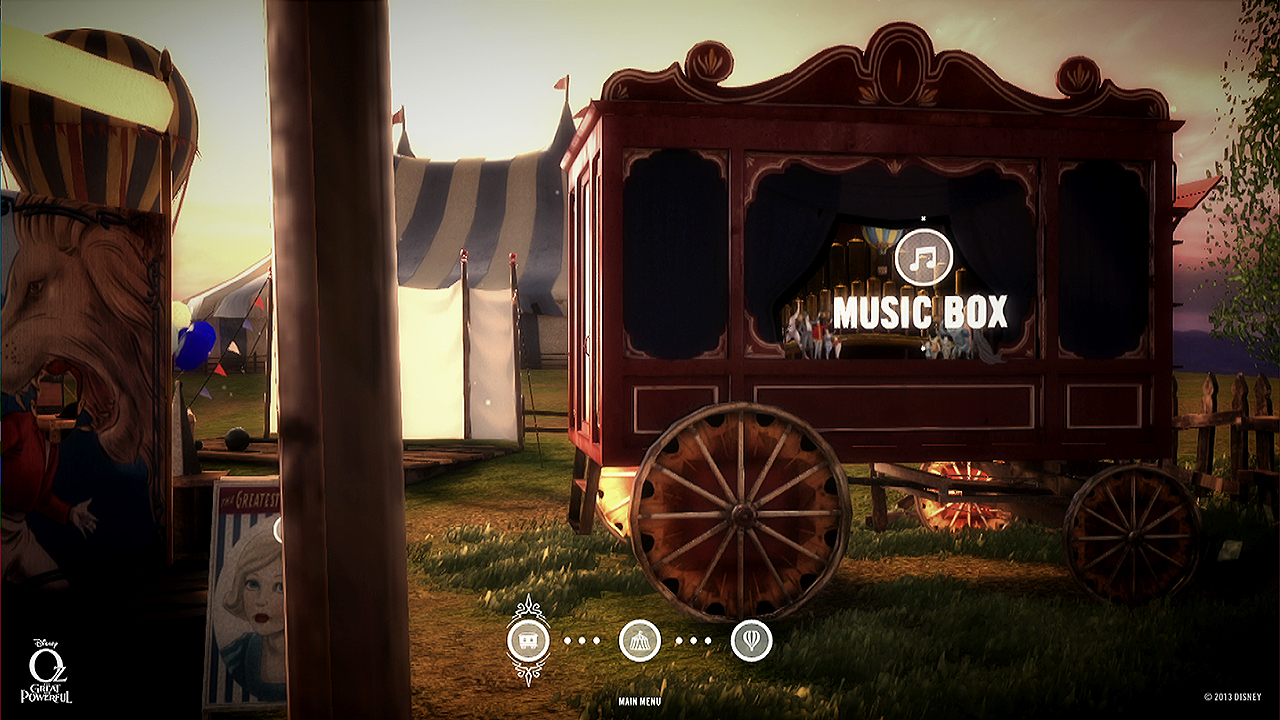Return to the Main Menu
The height and width of the screenshot is (720, 1280).
click(639, 701)
